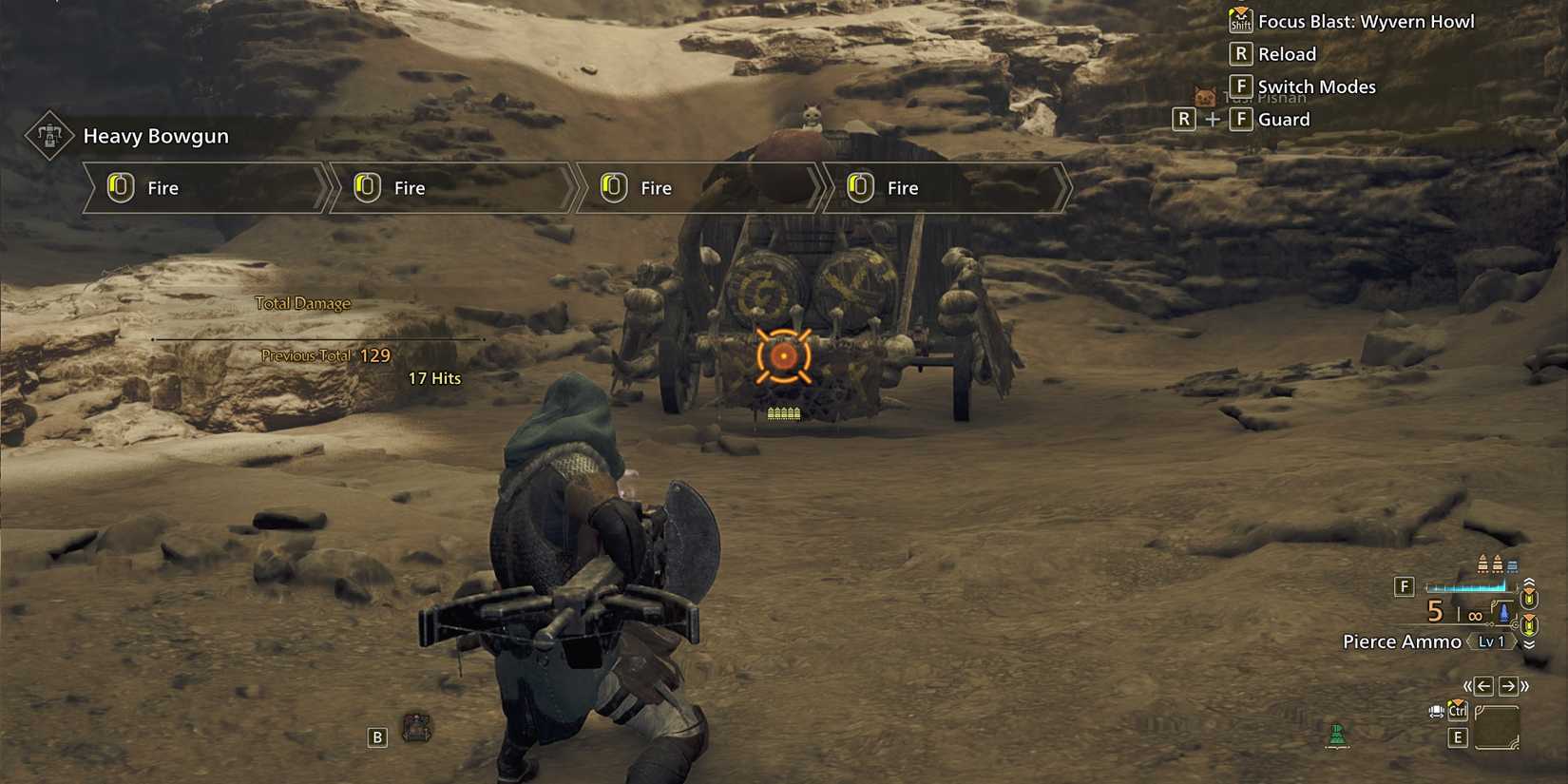The width and height of the screenshot is (1568, 784).
Task: Click the item slider icon next to Ctrl
Action: coord(1435,711)
